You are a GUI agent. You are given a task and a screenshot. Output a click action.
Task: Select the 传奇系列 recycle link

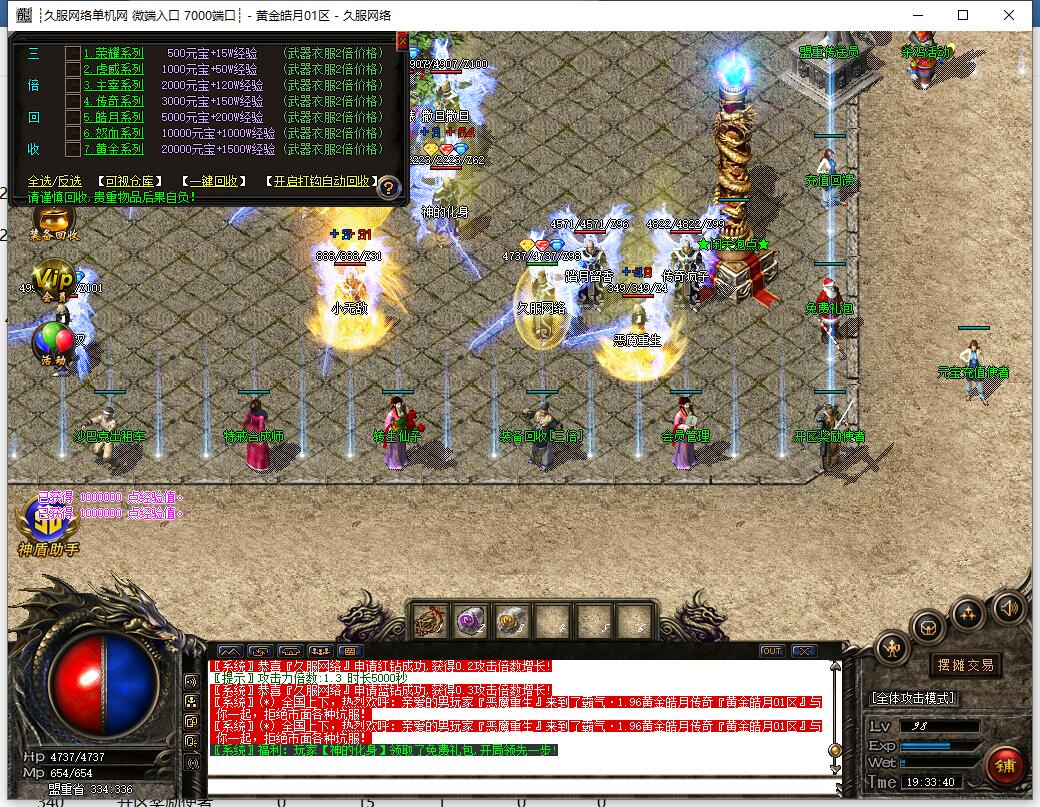(x=113, y=101)
